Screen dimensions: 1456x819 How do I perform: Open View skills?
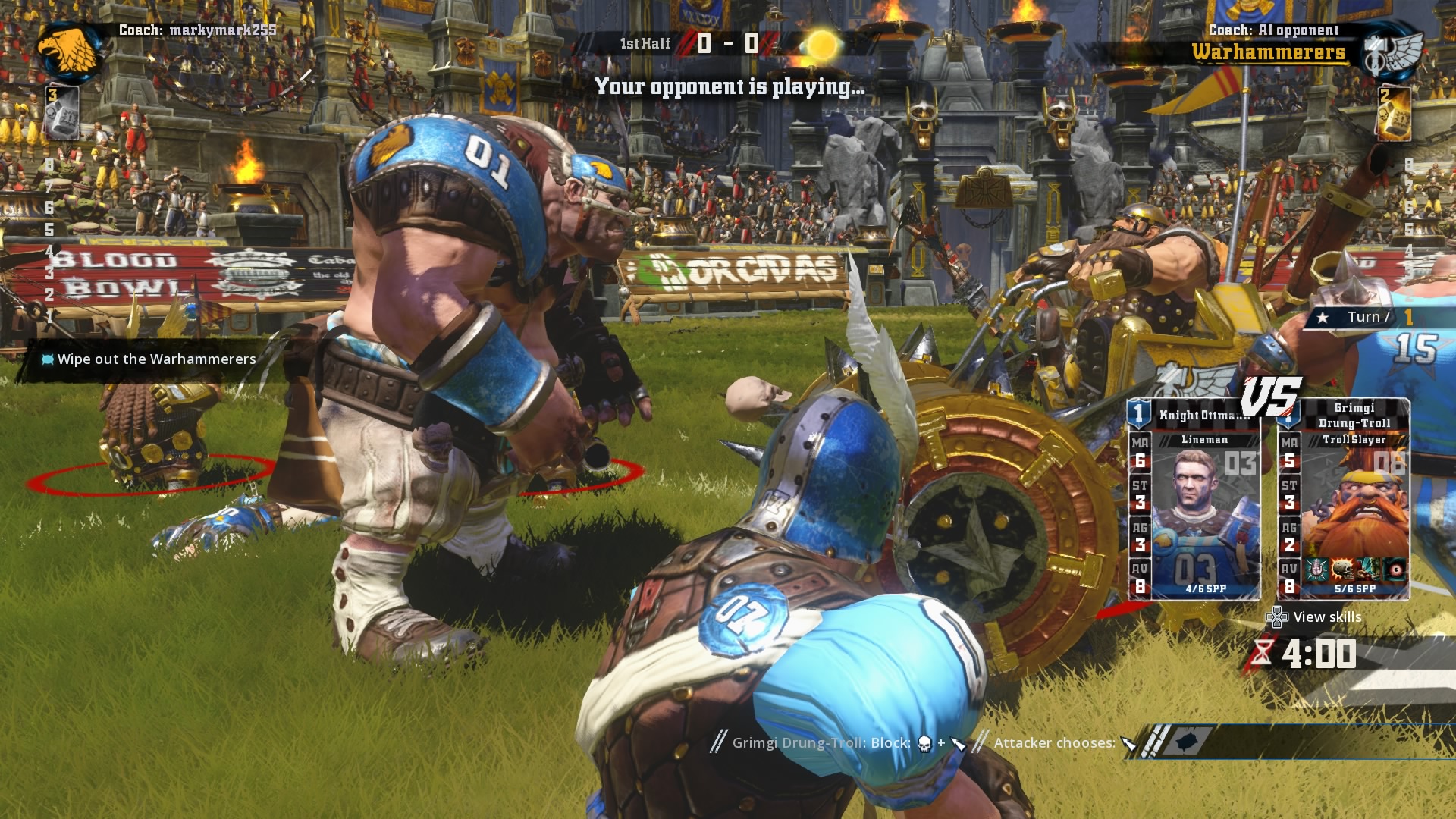coord(1327,617)
